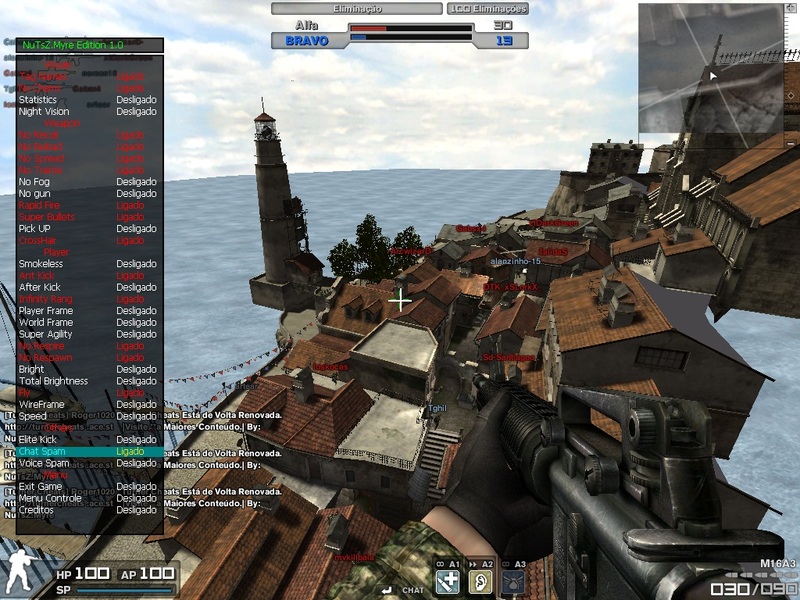The height and width of the screenshot is (600, 800).
Task: Switch the Rapid Fire entry
Action: 39,205
